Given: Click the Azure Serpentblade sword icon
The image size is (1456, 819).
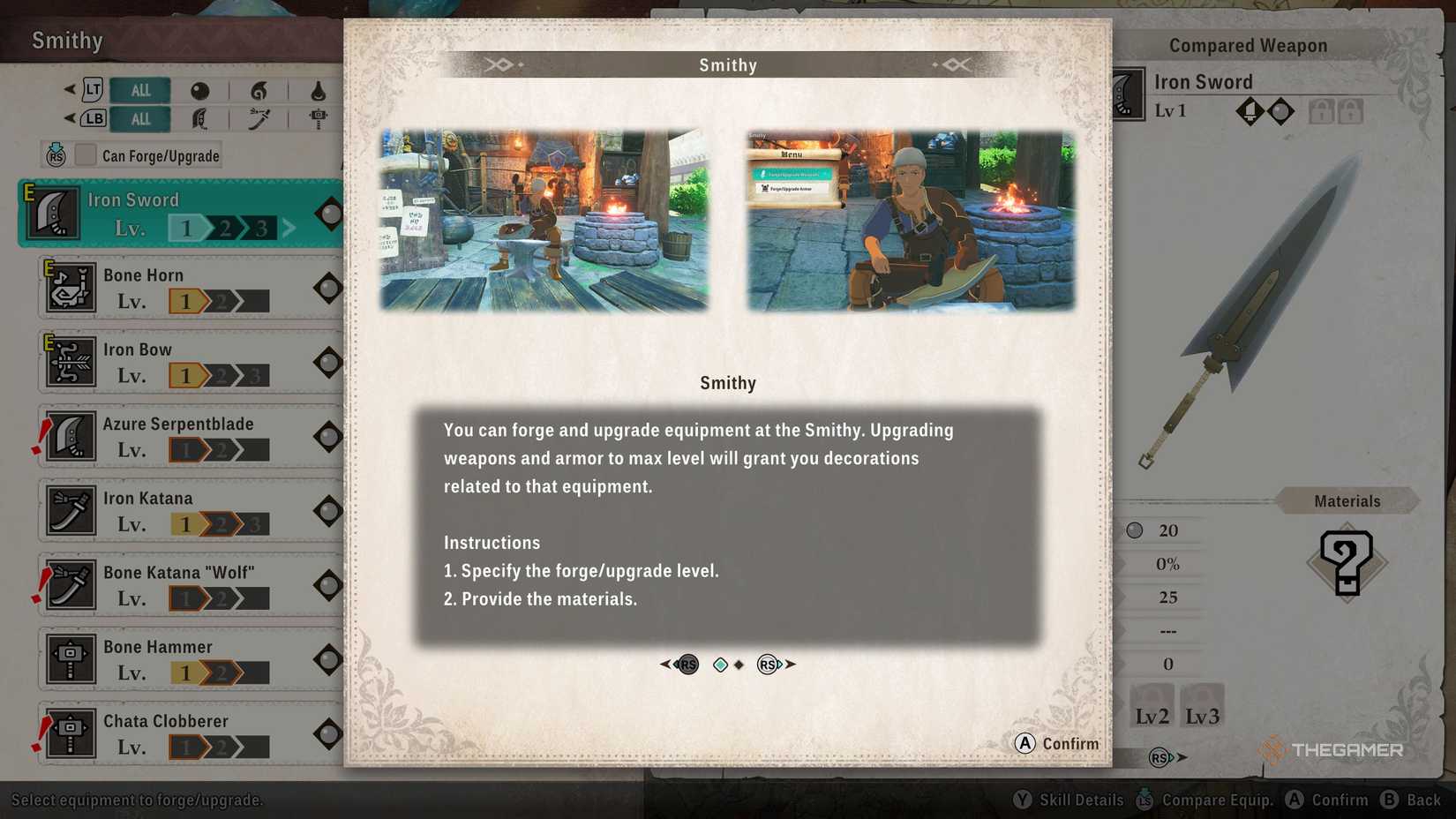Looking at the screenshot, I should click(x=70, y=436).
